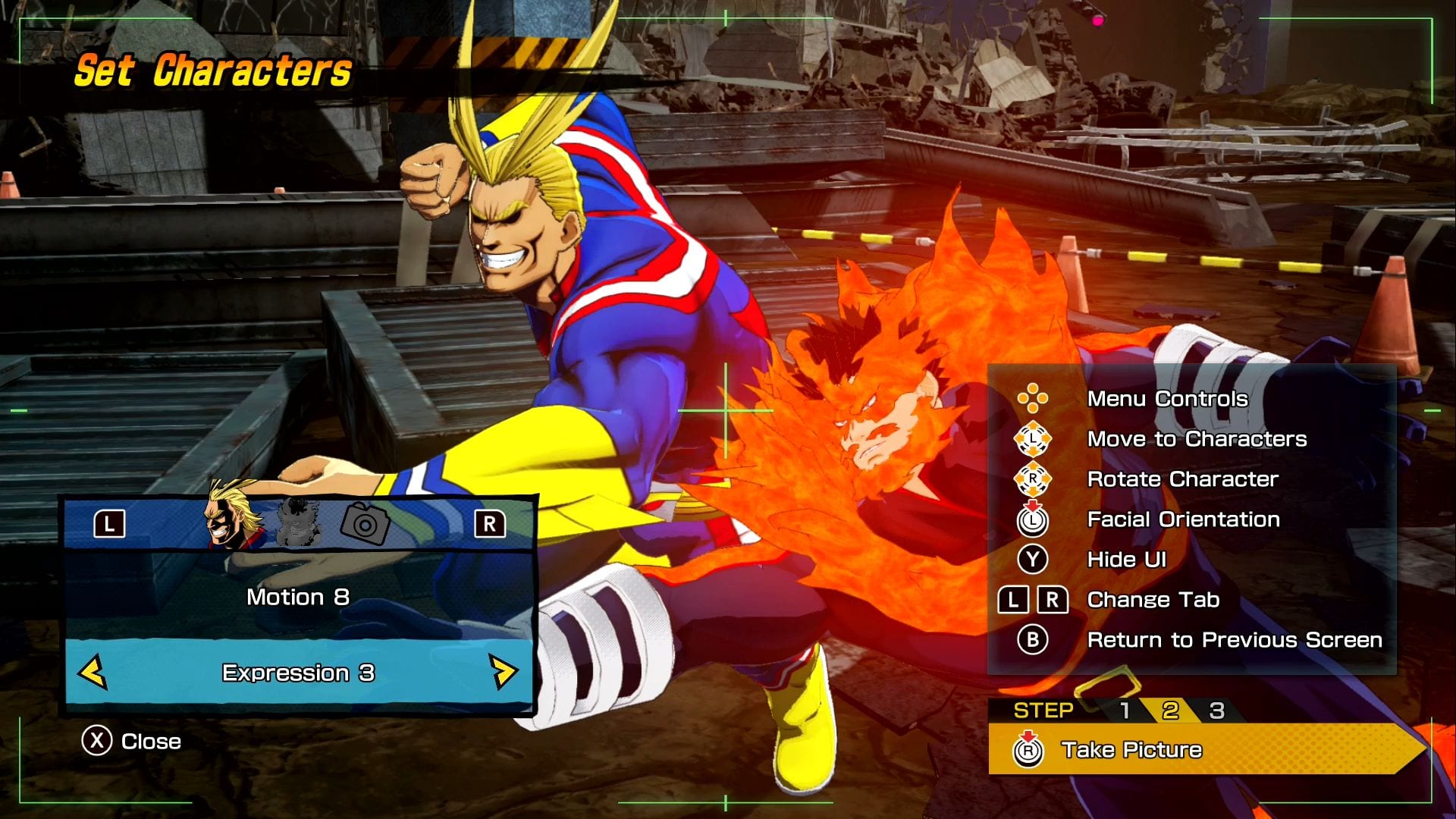
Task: Go to step 1
Action: pyautogui.click(x=1125, y=711)
